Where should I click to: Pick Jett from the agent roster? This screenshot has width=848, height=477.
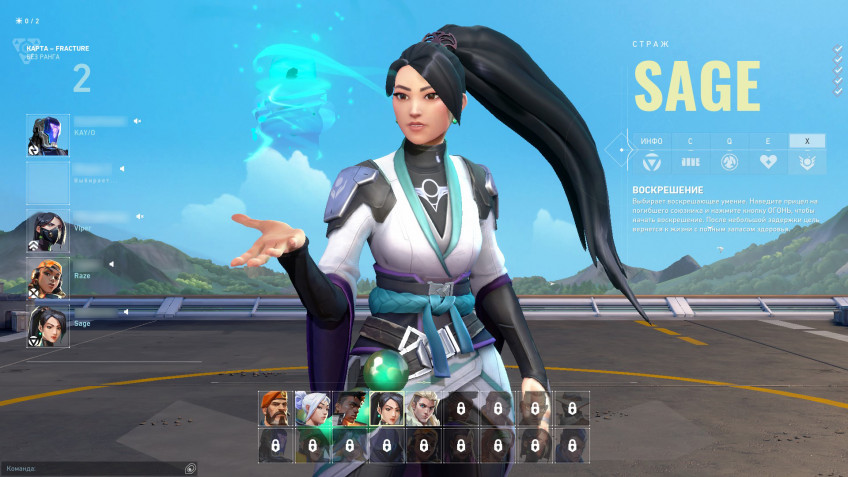point(314,408)
